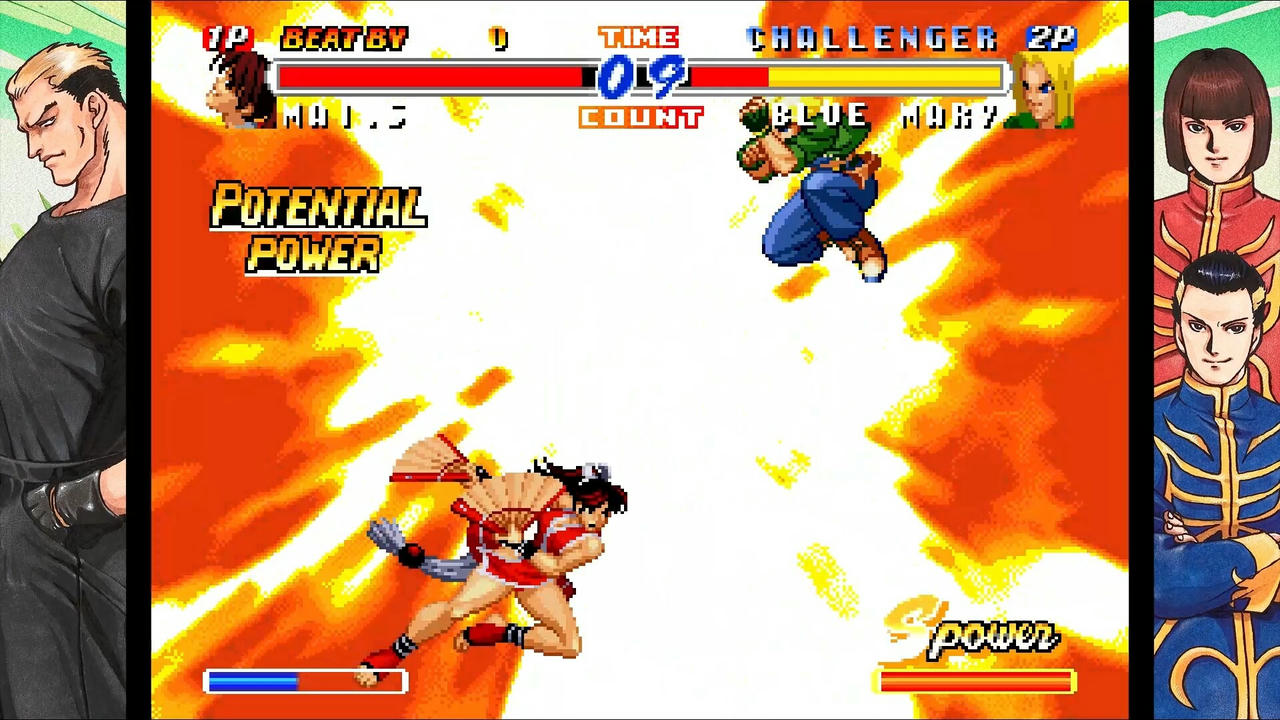Viewport: 1280px width, 720px height.
Task: Expand the TIME counter panel
Action: [639, 37]
